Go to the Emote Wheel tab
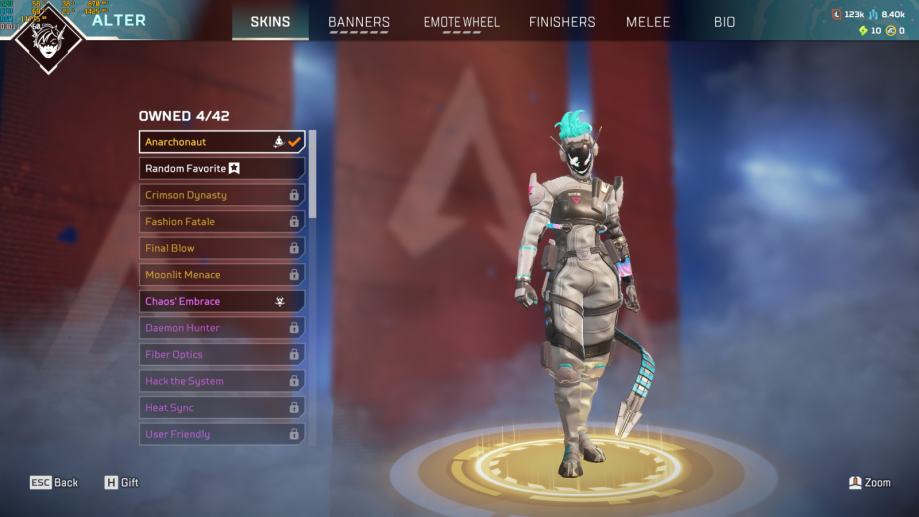Viewport: 919px width, 517px height. tap(461, 22)
